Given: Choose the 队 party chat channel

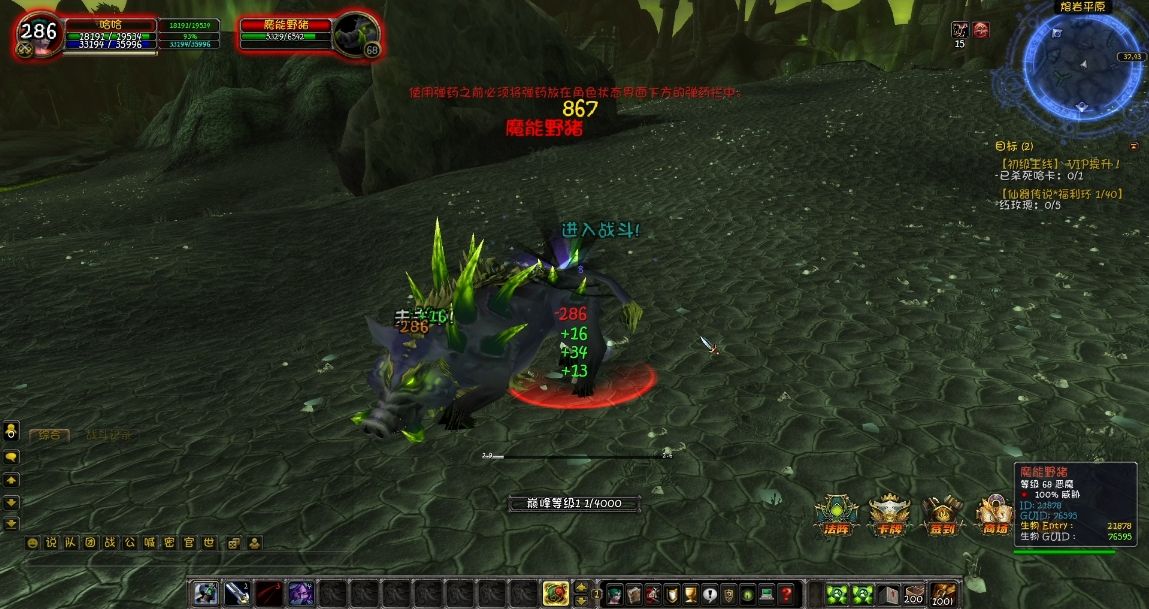Looking at the screenshot, I should coord(71,543).
